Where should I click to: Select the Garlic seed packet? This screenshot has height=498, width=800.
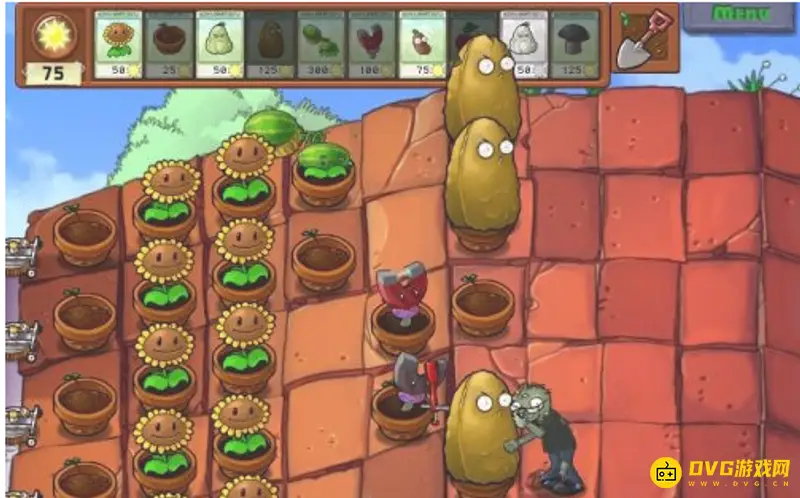524,44
